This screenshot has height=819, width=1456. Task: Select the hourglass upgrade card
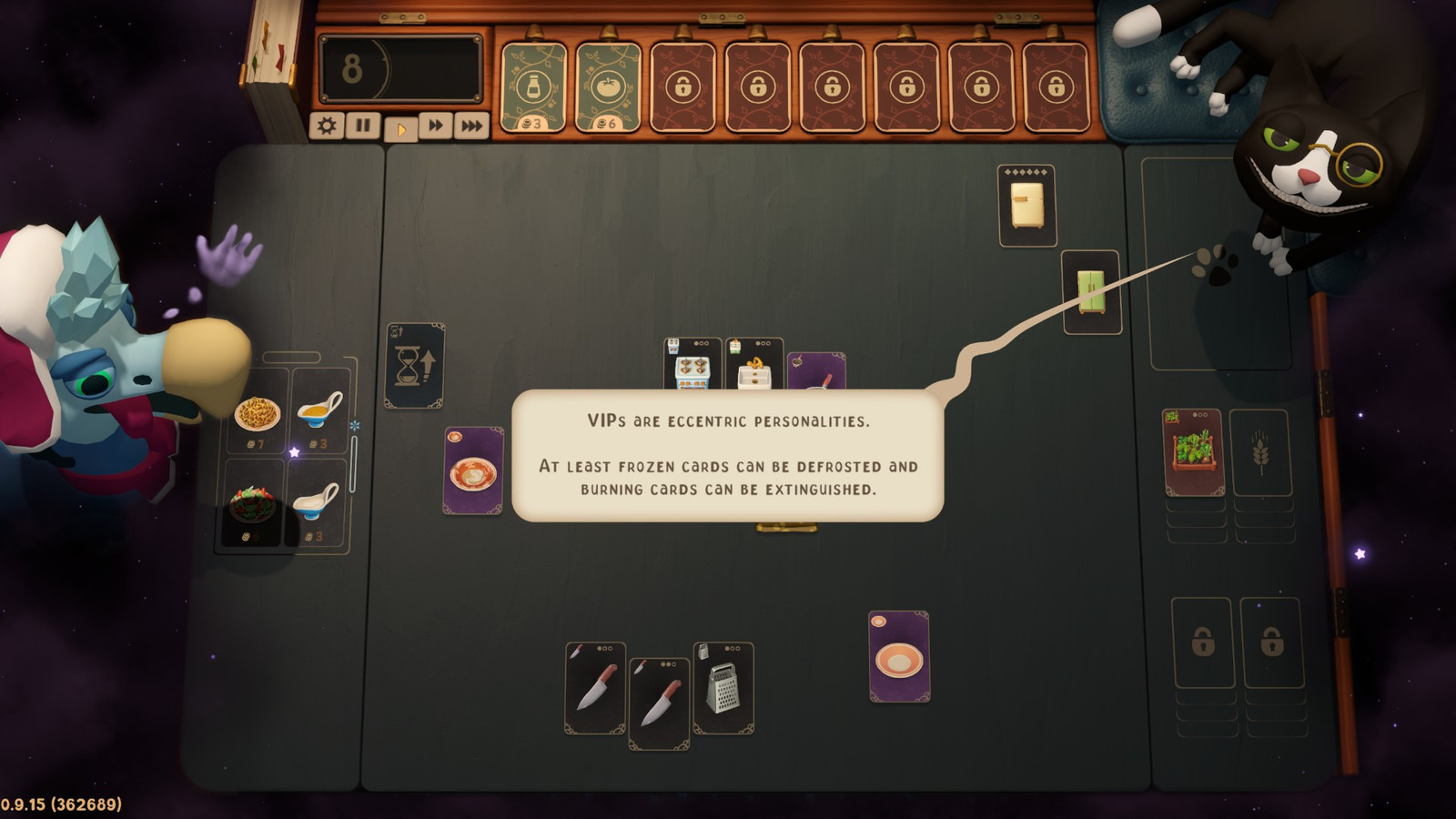(415, 366)
